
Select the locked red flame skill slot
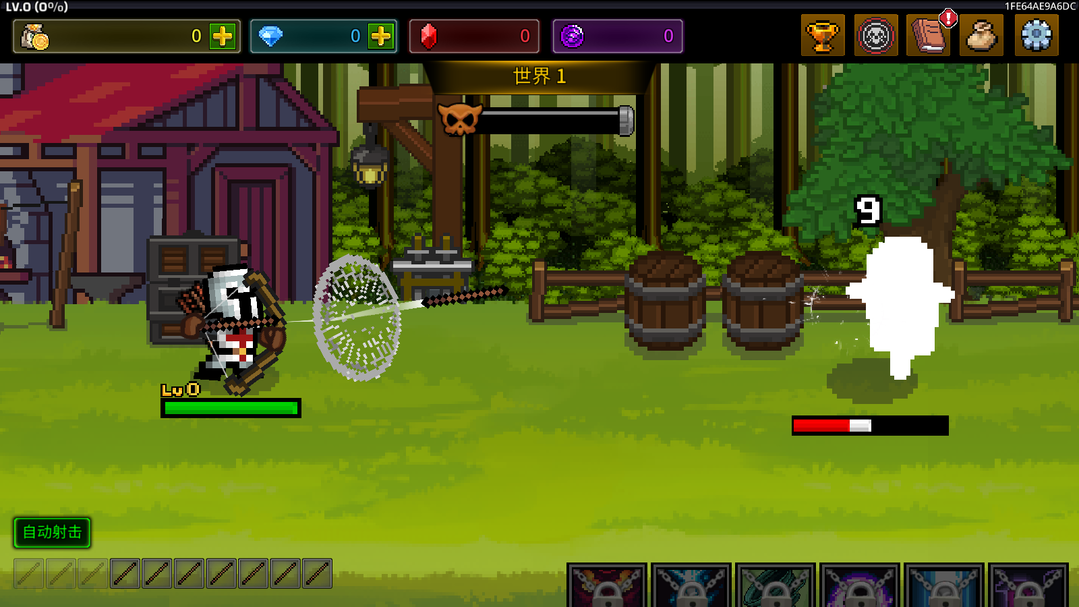pyautogui.click(x=607, y=586)
